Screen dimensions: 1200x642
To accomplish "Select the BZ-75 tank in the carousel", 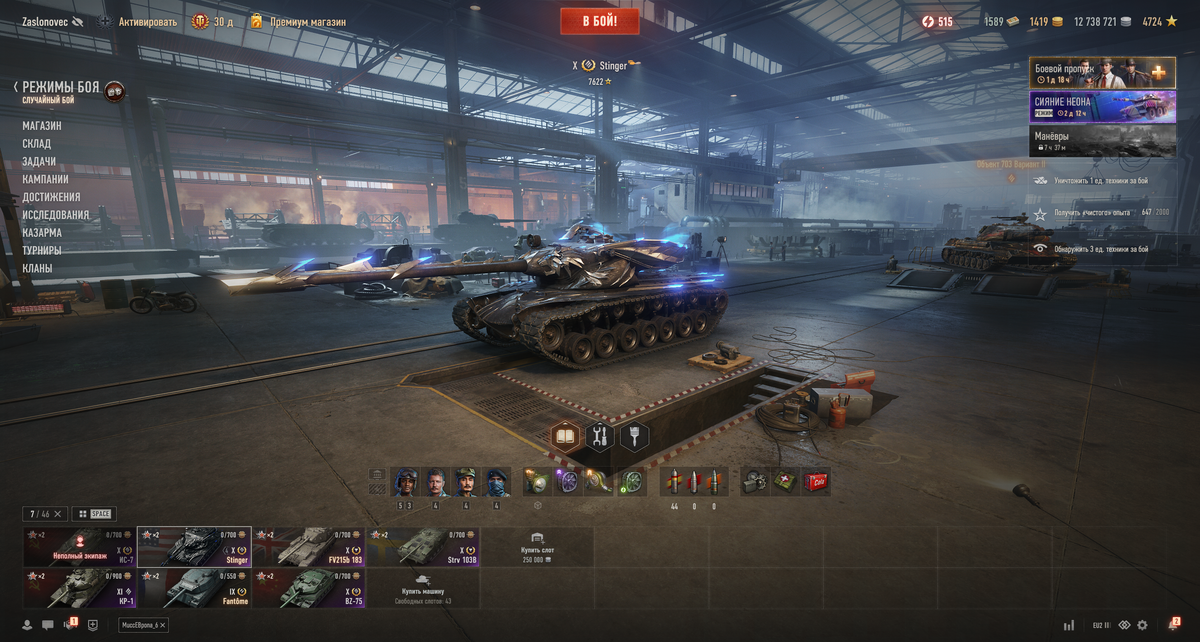I will point(308,588).
